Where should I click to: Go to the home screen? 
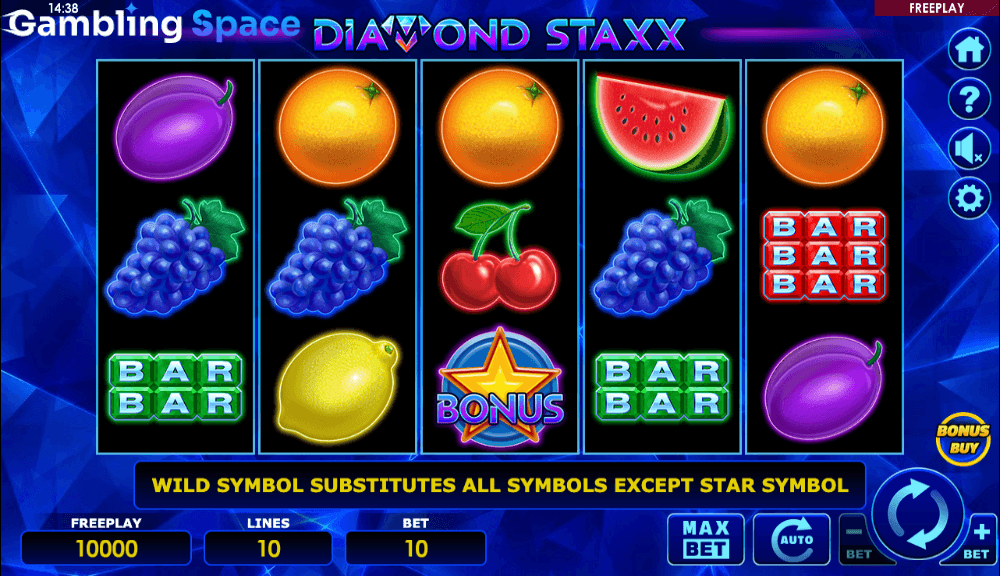click(x=968, y=49)
